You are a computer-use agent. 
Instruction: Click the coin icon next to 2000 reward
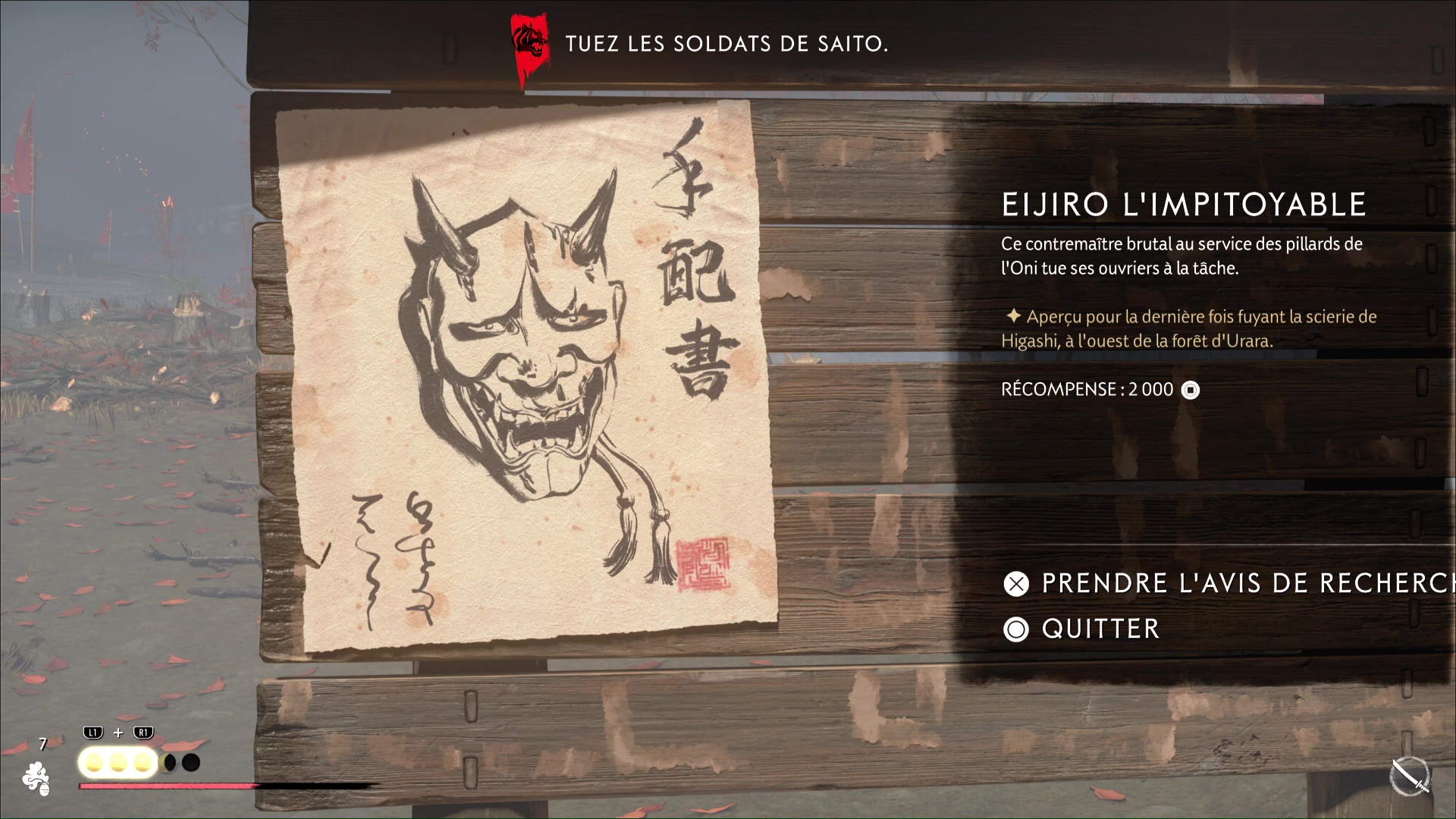(x=1191, y=390)
